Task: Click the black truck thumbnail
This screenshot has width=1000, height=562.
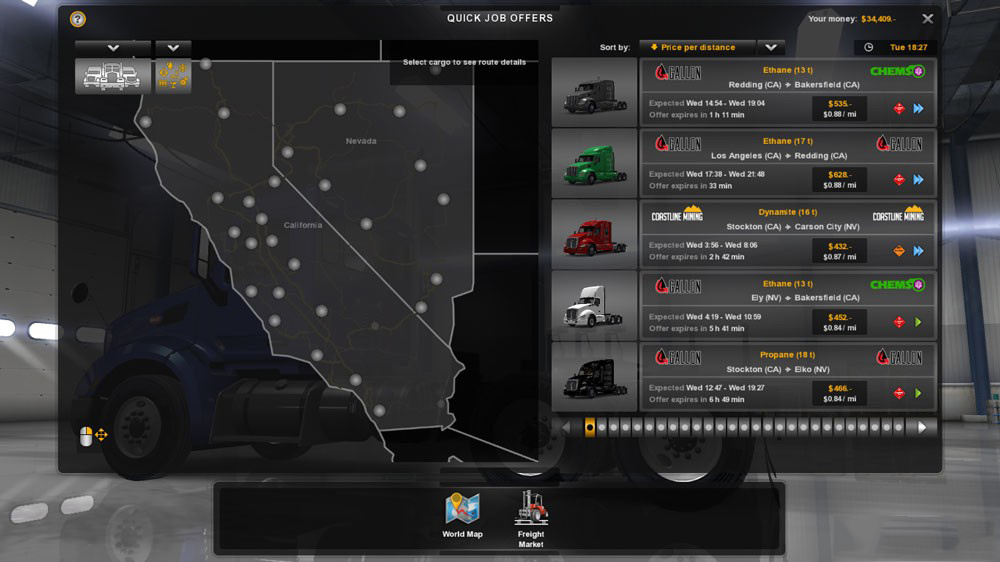Action: pyautogui.click(x=594, y=376)
